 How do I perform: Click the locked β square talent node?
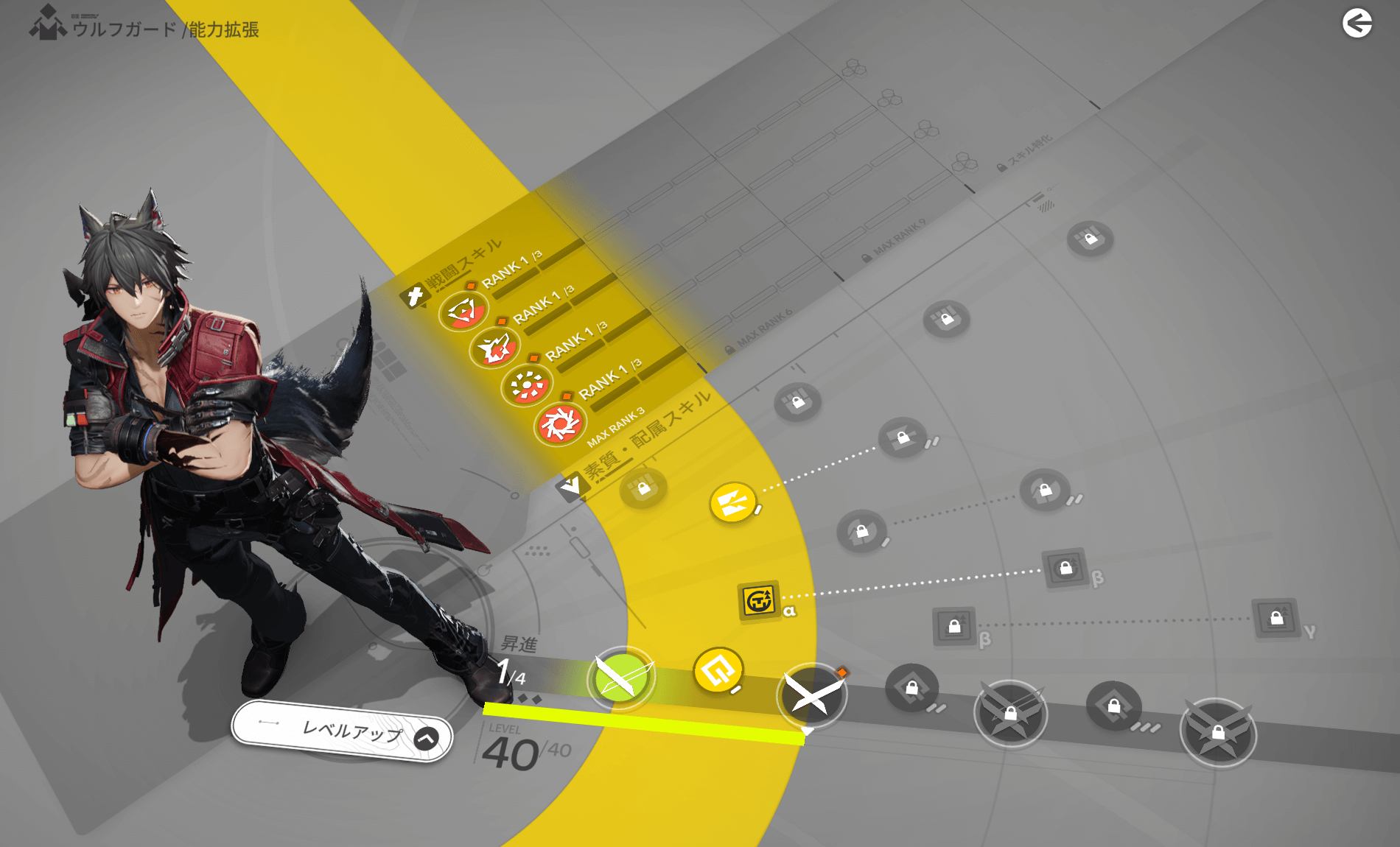(x=1066, y=569)
